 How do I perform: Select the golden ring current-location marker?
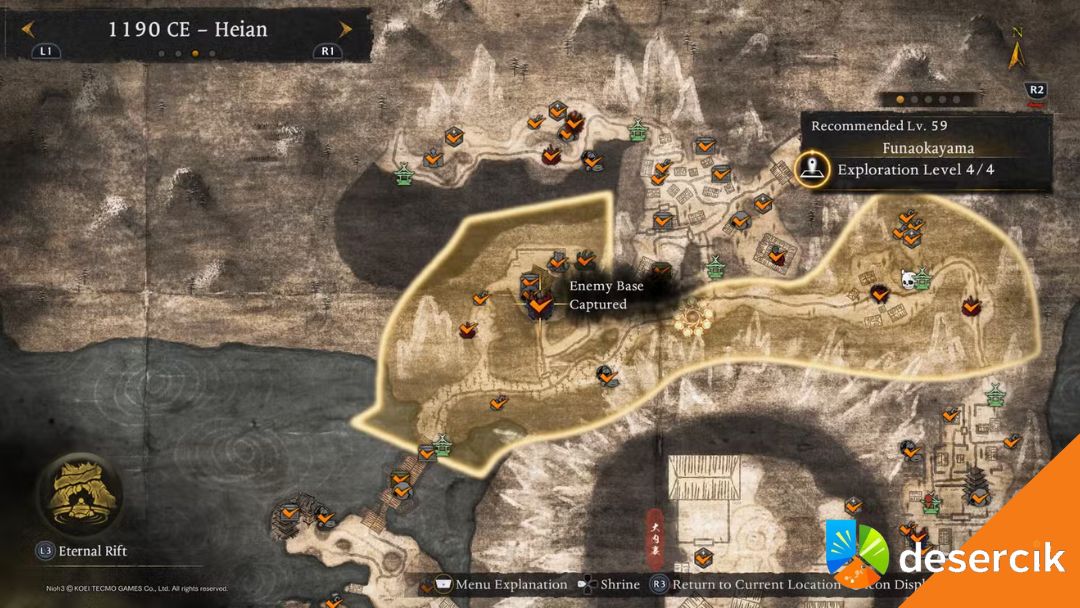[692, 319]
